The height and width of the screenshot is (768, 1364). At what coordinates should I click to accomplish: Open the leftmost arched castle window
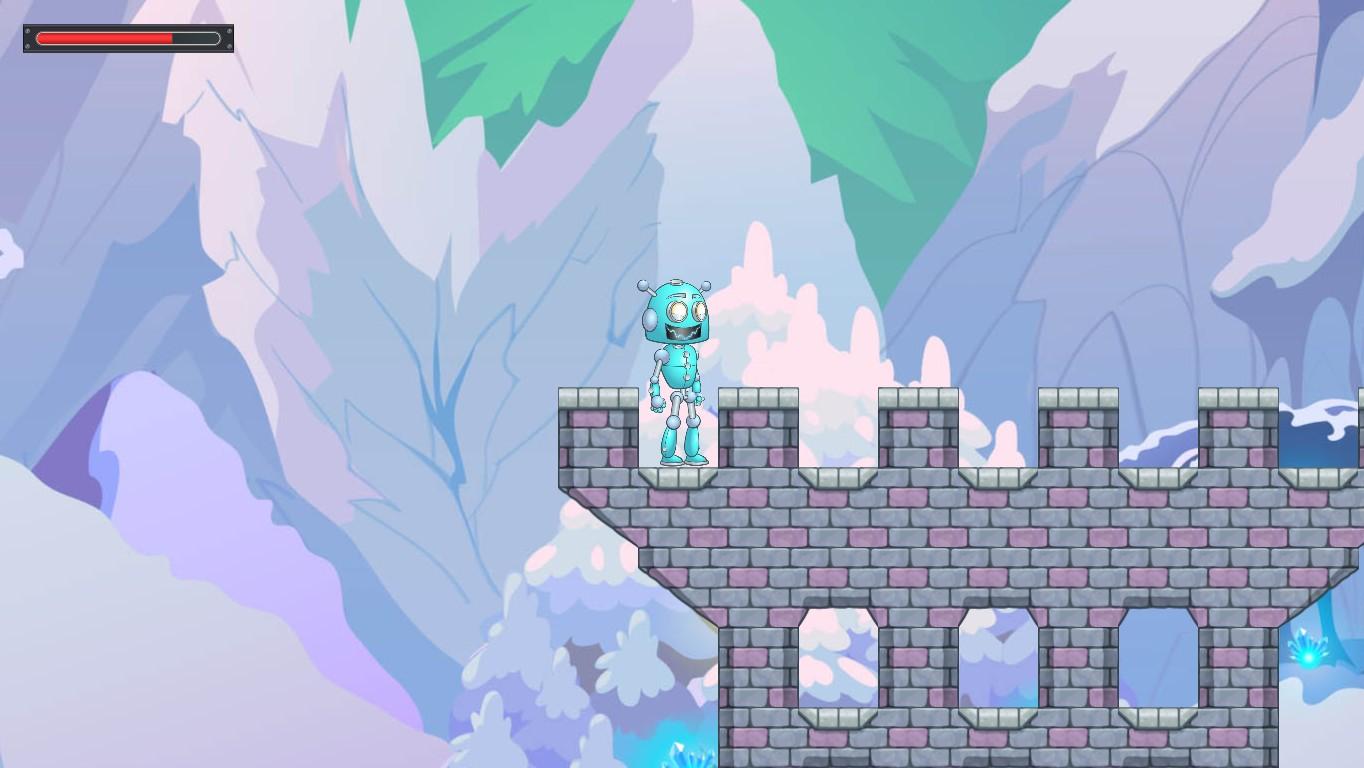(840, 660)
